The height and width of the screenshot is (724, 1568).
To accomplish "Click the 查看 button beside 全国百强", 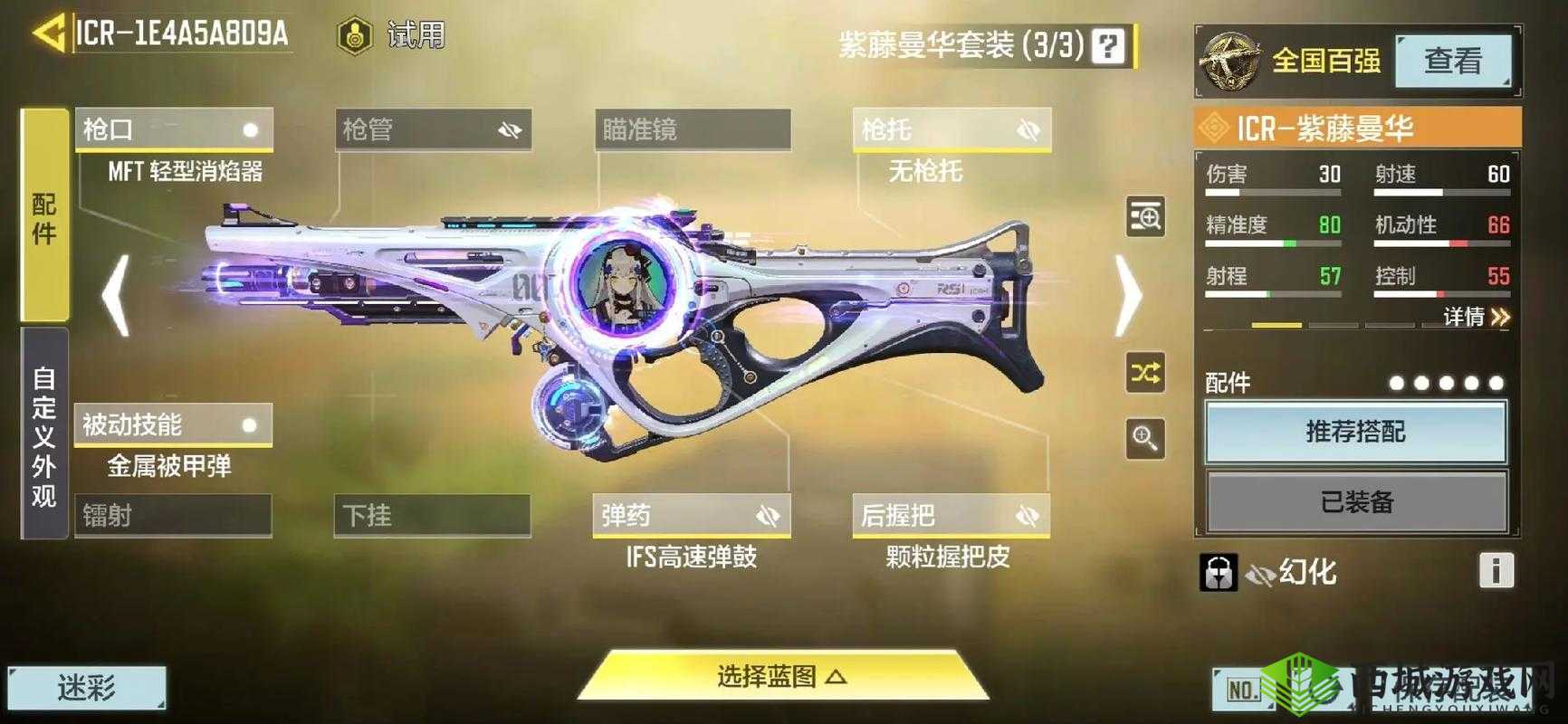I will coord(1454,62).
